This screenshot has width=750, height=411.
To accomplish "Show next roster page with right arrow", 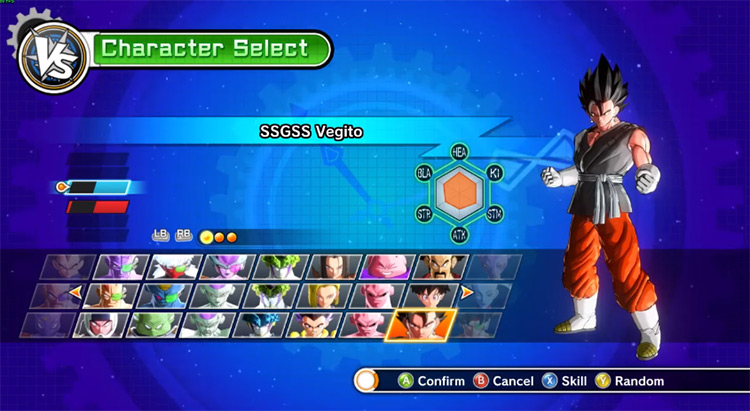I will click(466, 293).
